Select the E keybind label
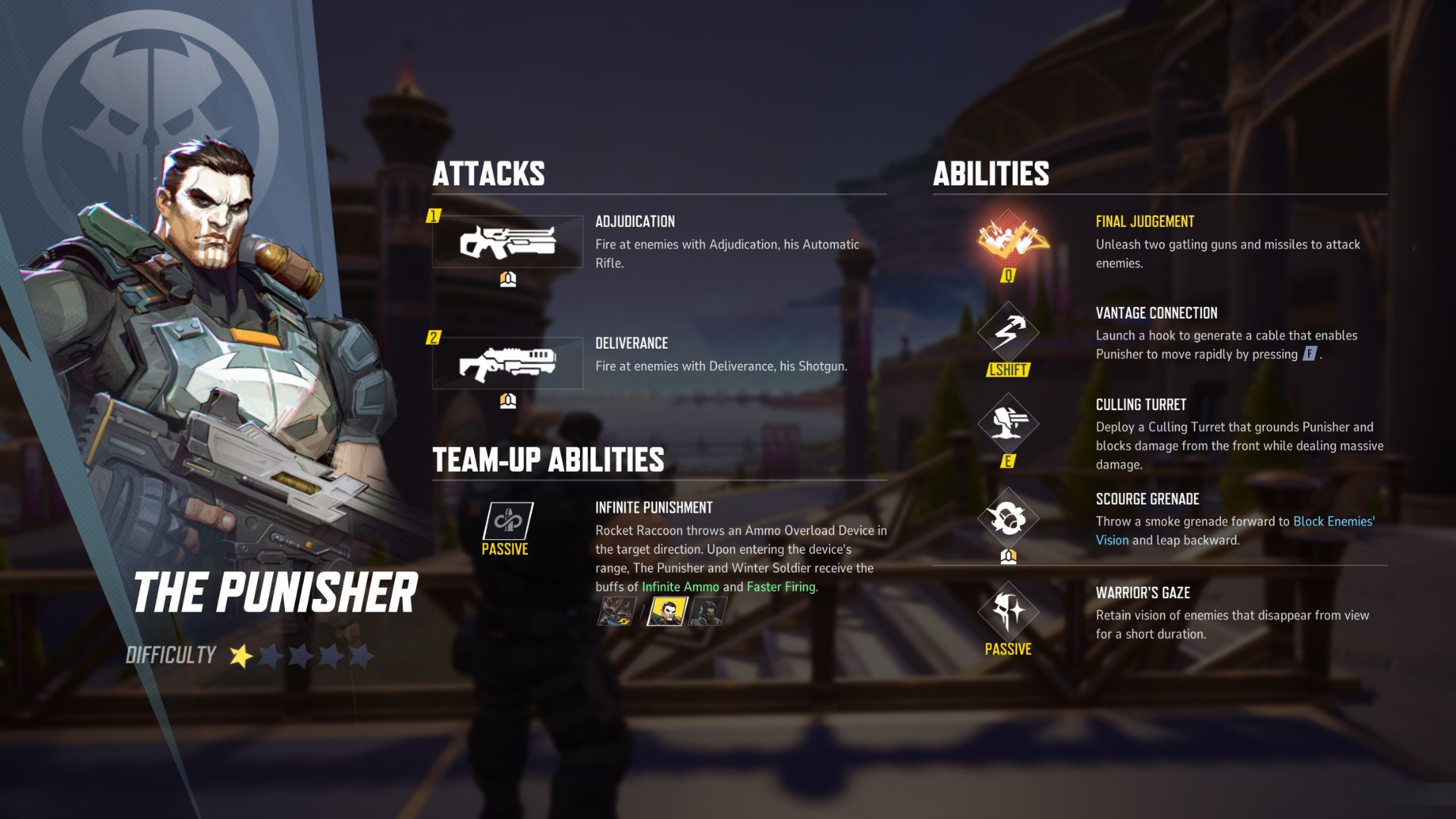Image resolution: width=1456 pixels, height=819 pixels. pos(1009,460)
